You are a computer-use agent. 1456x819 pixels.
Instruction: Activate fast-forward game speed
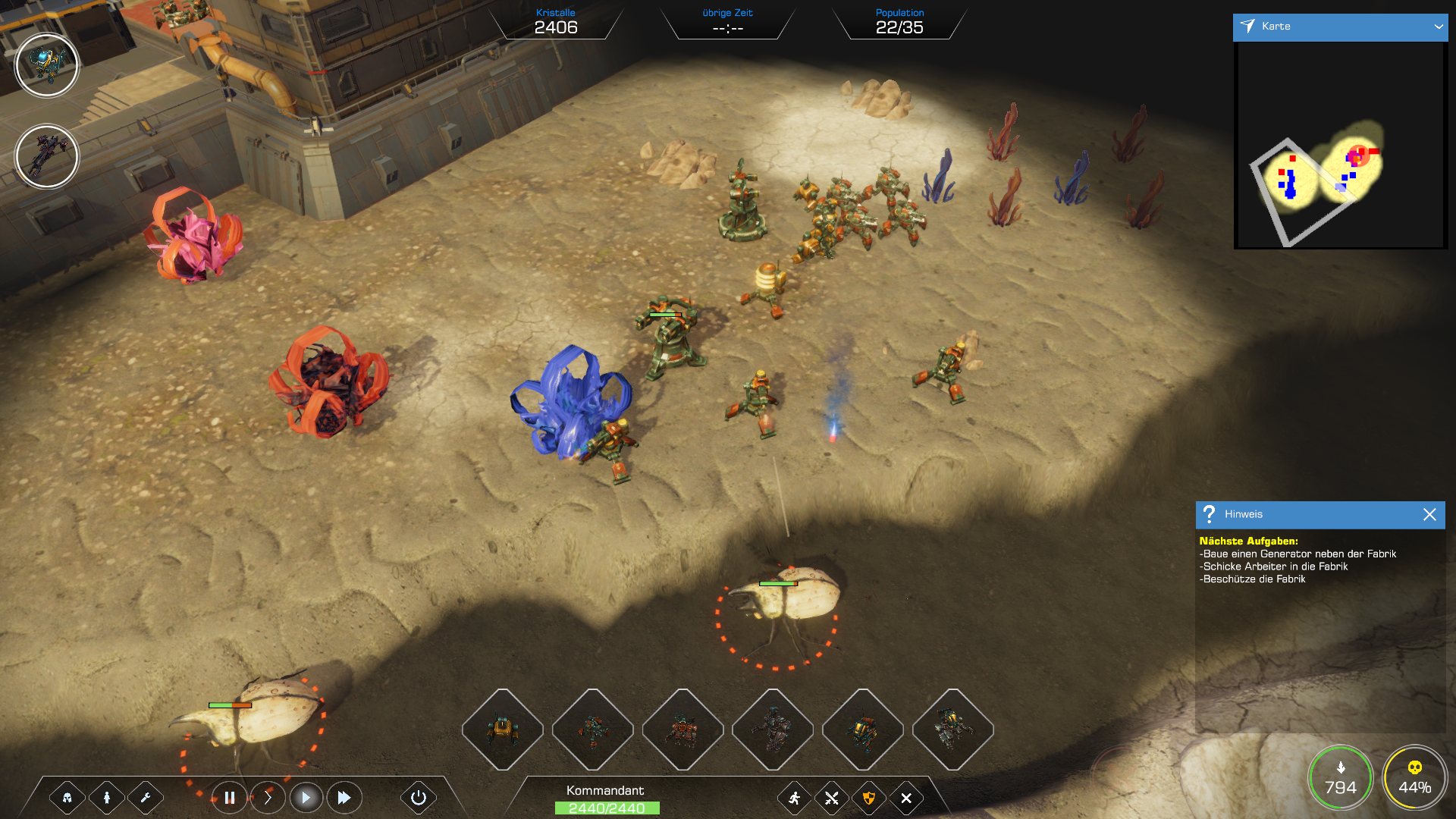[344, 798]
